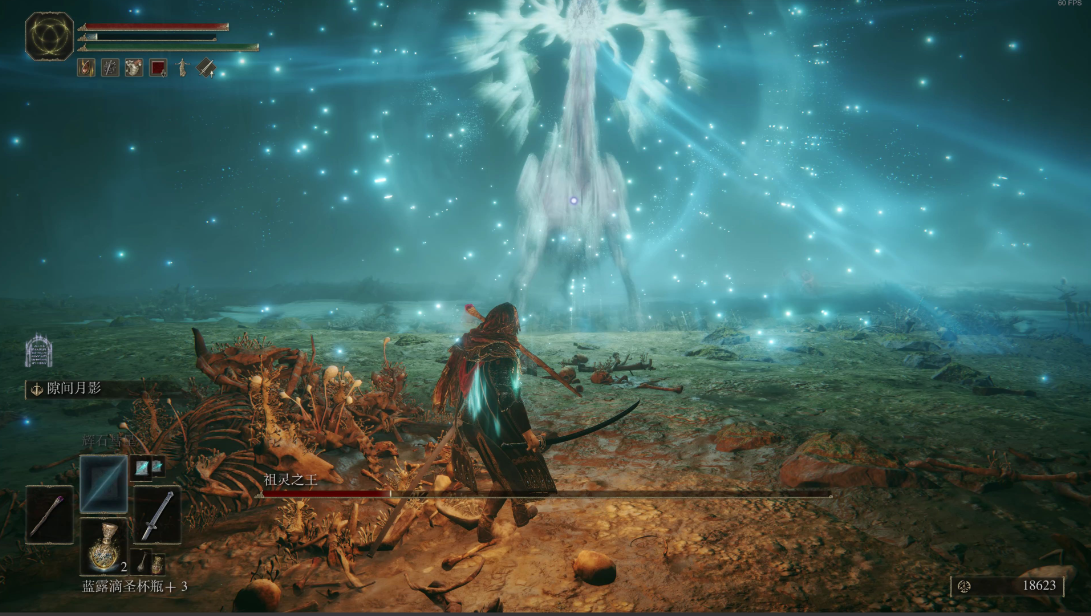Click the 隙间月影 weapon skill label
Viewport: 1091px width, 616px height.
click(74, 389)
